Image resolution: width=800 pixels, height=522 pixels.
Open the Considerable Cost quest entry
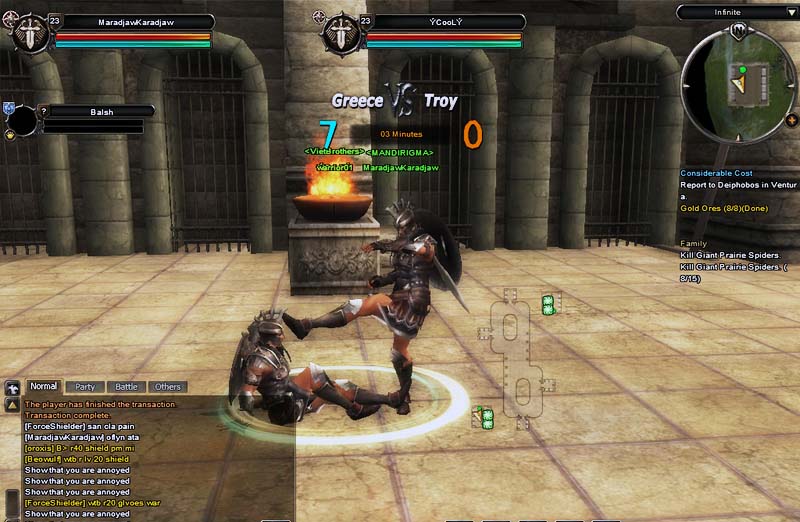pyautogui.click(x=716, y=173)
